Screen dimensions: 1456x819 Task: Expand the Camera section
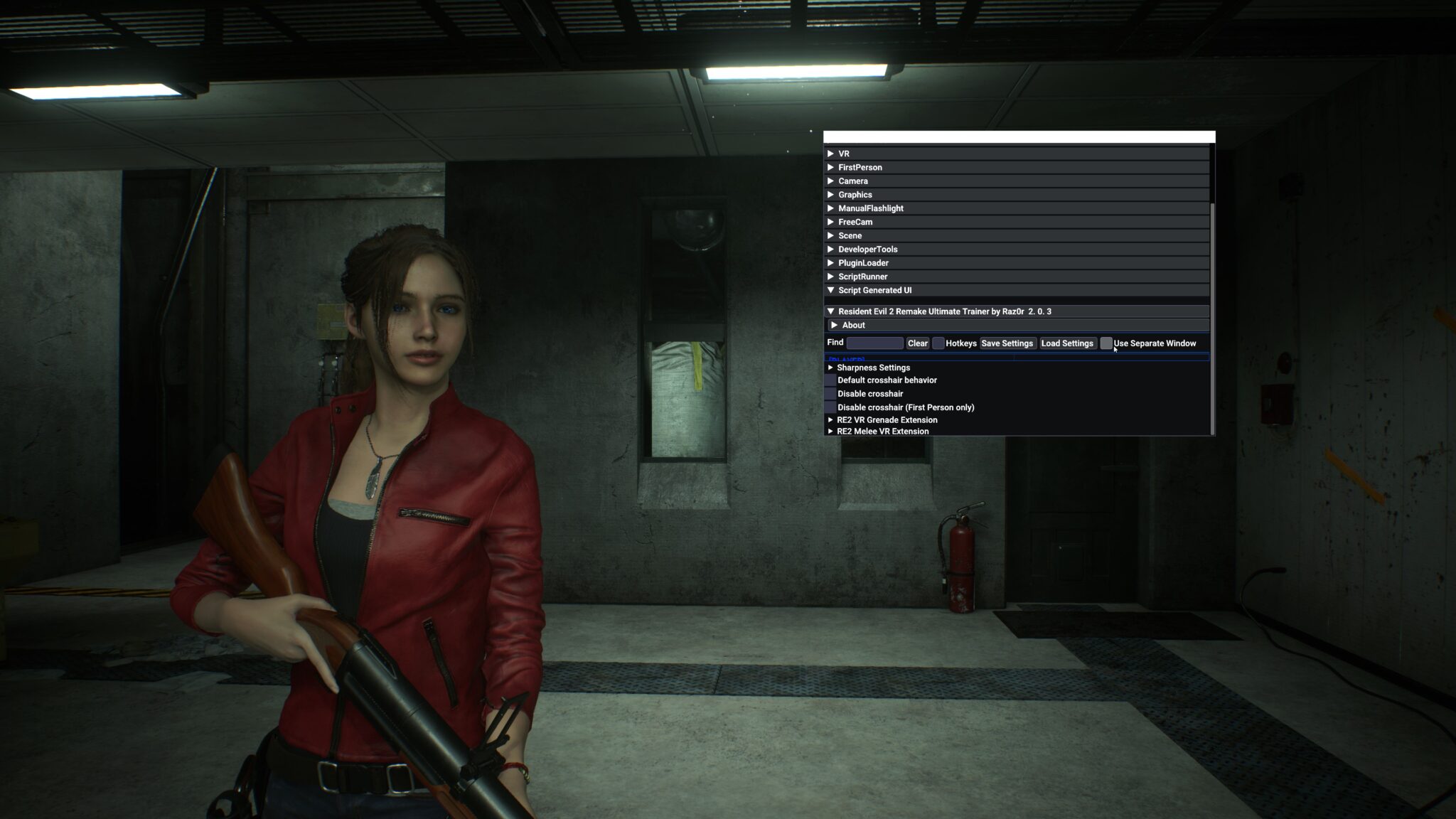coord(852,181)
